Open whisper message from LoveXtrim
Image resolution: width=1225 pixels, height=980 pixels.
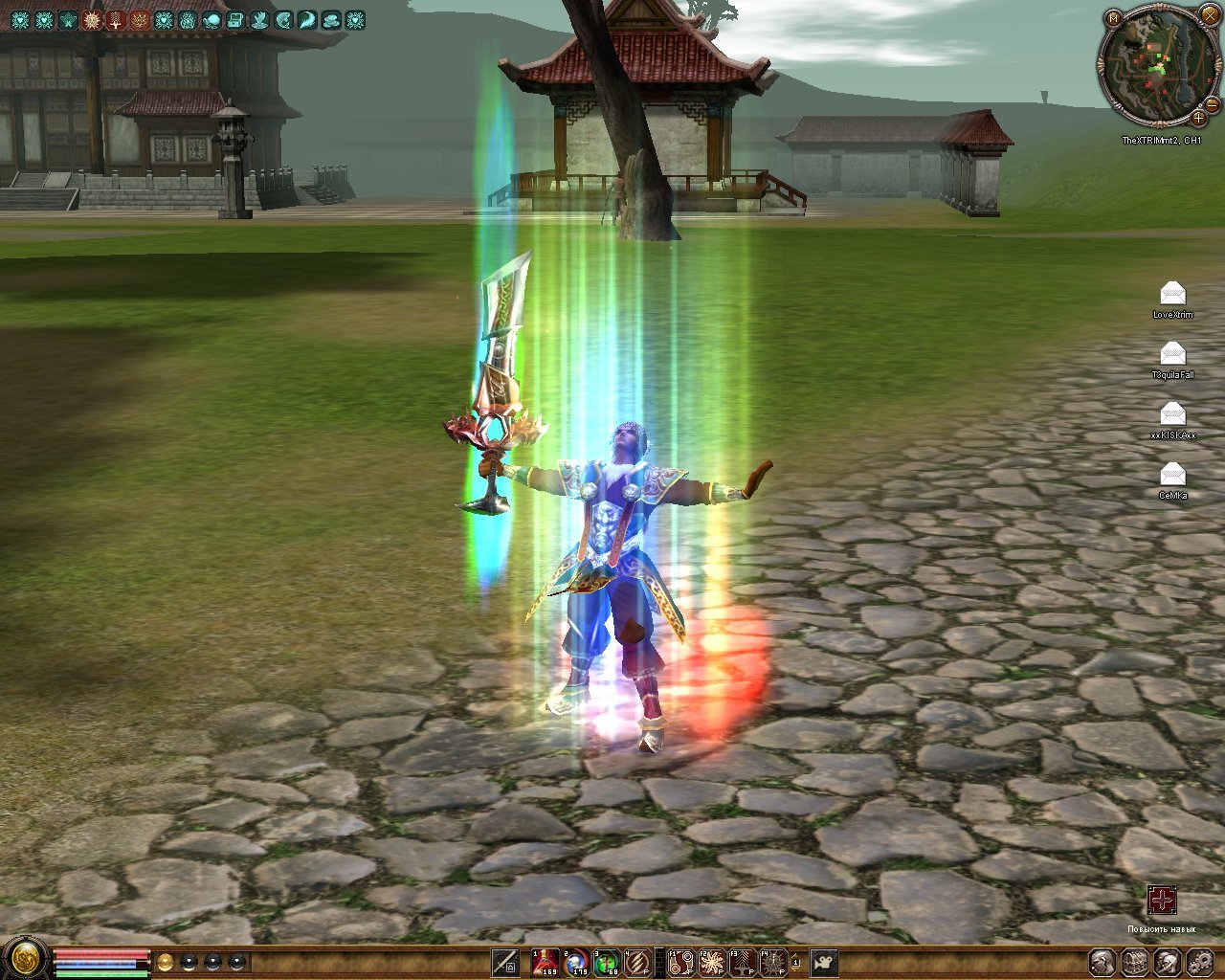(1172, 294)
